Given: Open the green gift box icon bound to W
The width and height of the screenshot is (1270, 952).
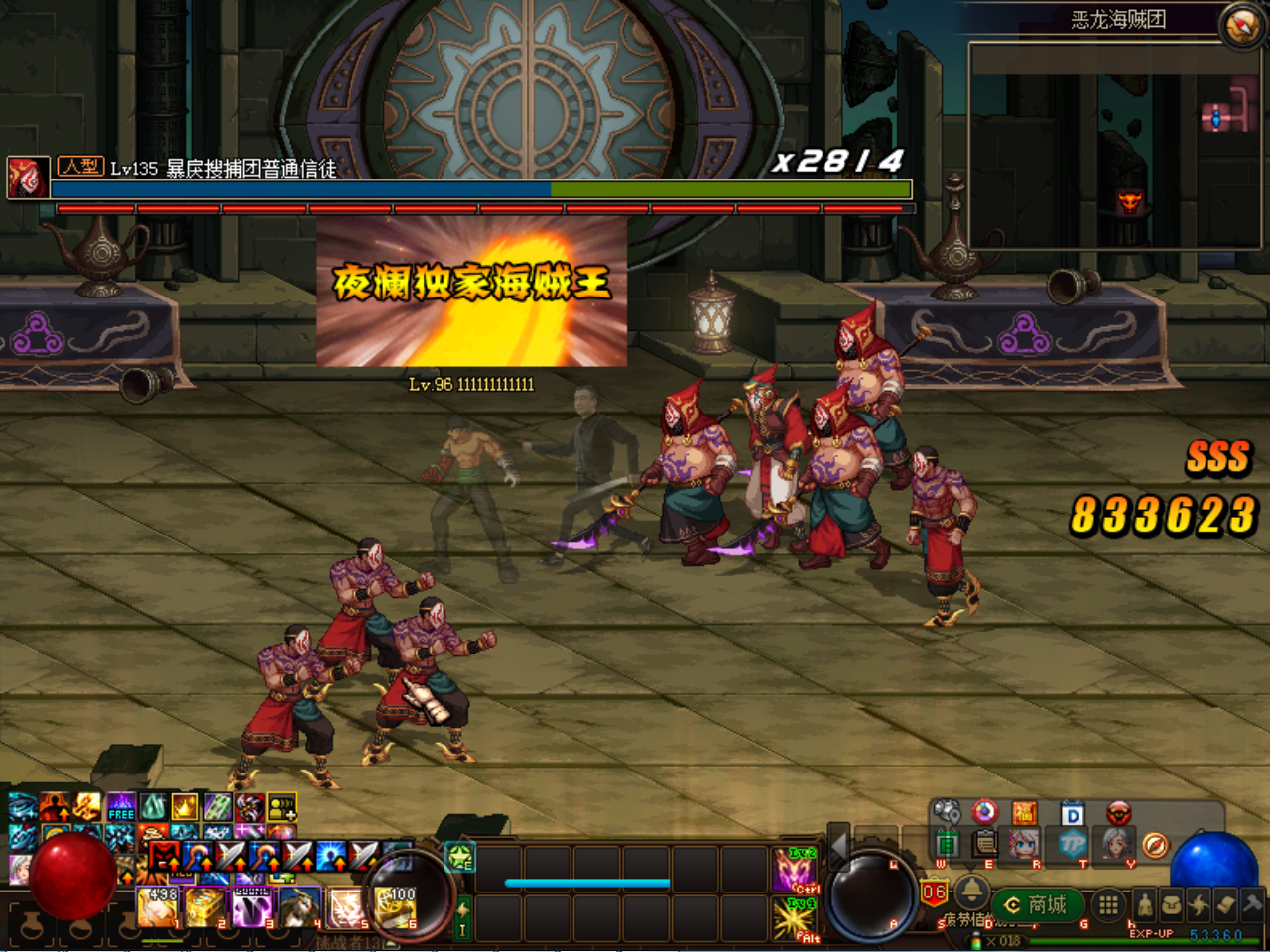Looking at the screenshot, I should pyautogui.click(x=948, y=846).
